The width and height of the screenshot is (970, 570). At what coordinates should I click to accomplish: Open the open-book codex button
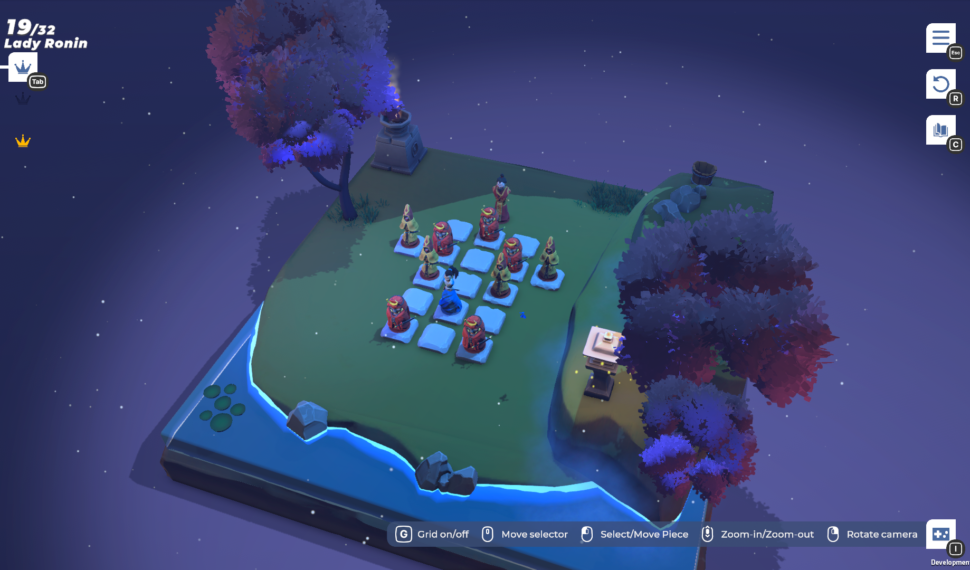pyautogui.click(x=940, y=130)
